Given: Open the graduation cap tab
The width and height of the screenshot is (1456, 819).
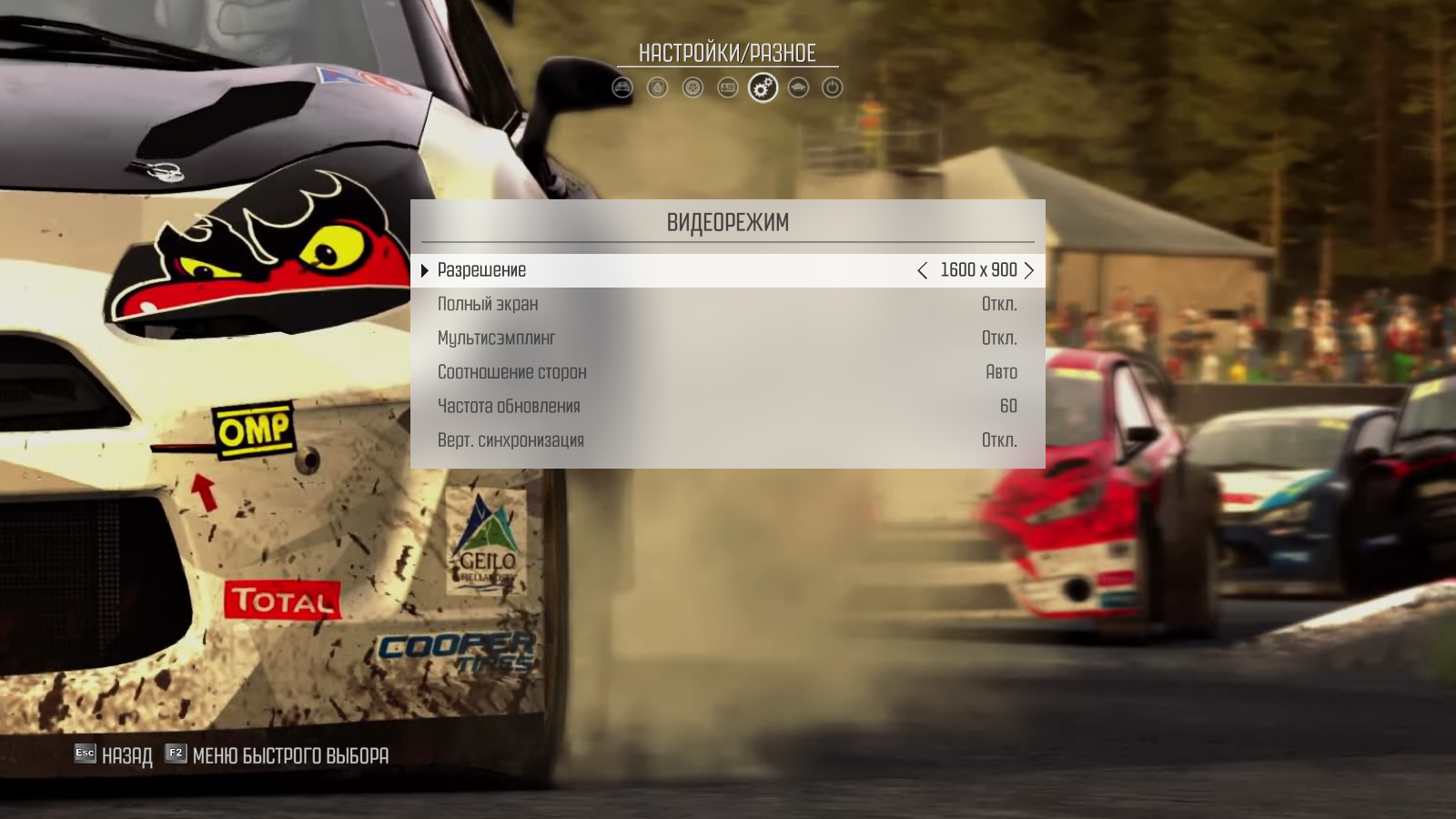Looking at the screenshot, I should (798, 87).
